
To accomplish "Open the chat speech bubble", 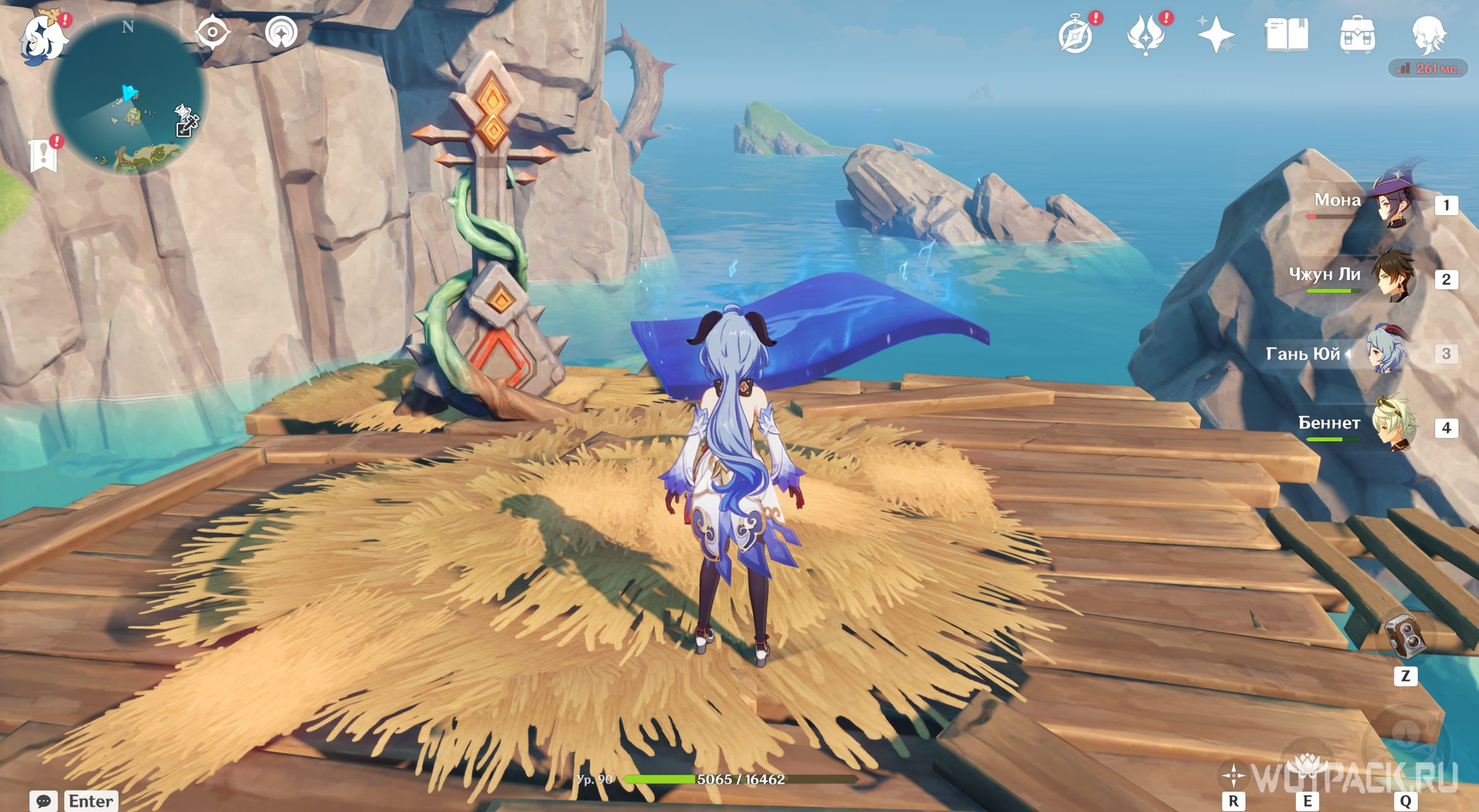I will [x=43, y=801].
